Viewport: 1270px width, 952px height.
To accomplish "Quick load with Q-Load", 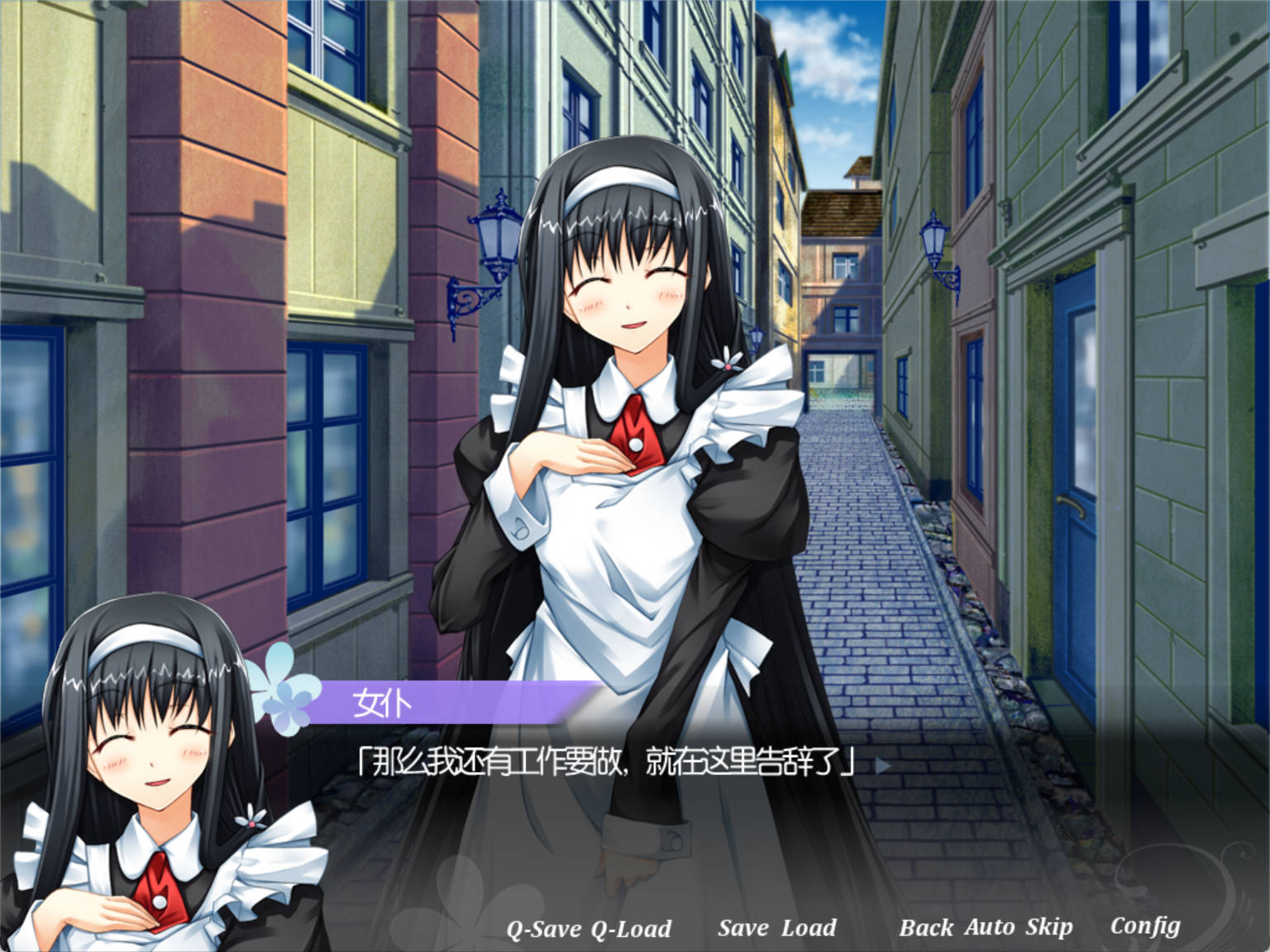I will tap(631, 929).
